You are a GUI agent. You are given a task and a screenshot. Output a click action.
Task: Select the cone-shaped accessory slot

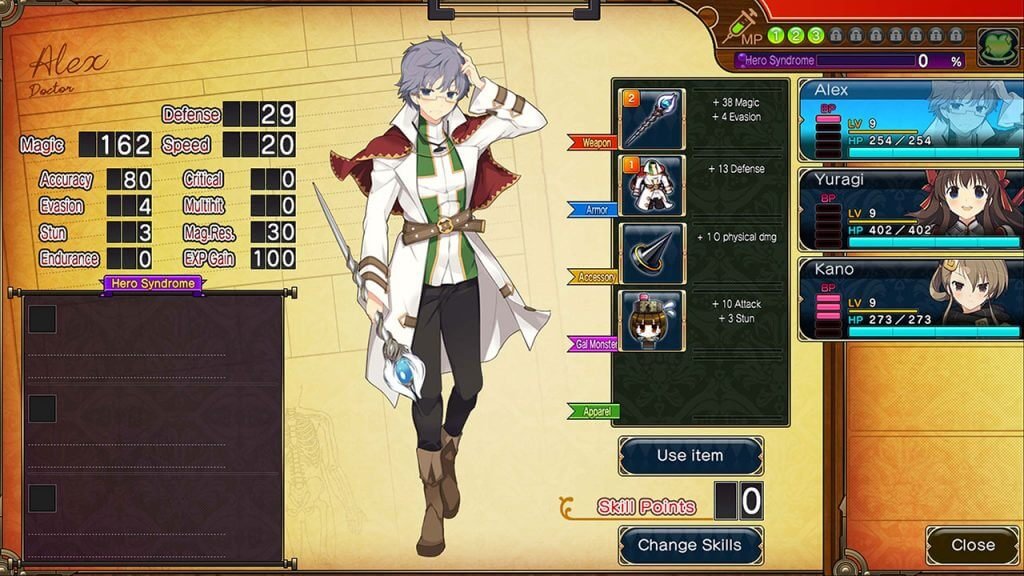[652, 253]
